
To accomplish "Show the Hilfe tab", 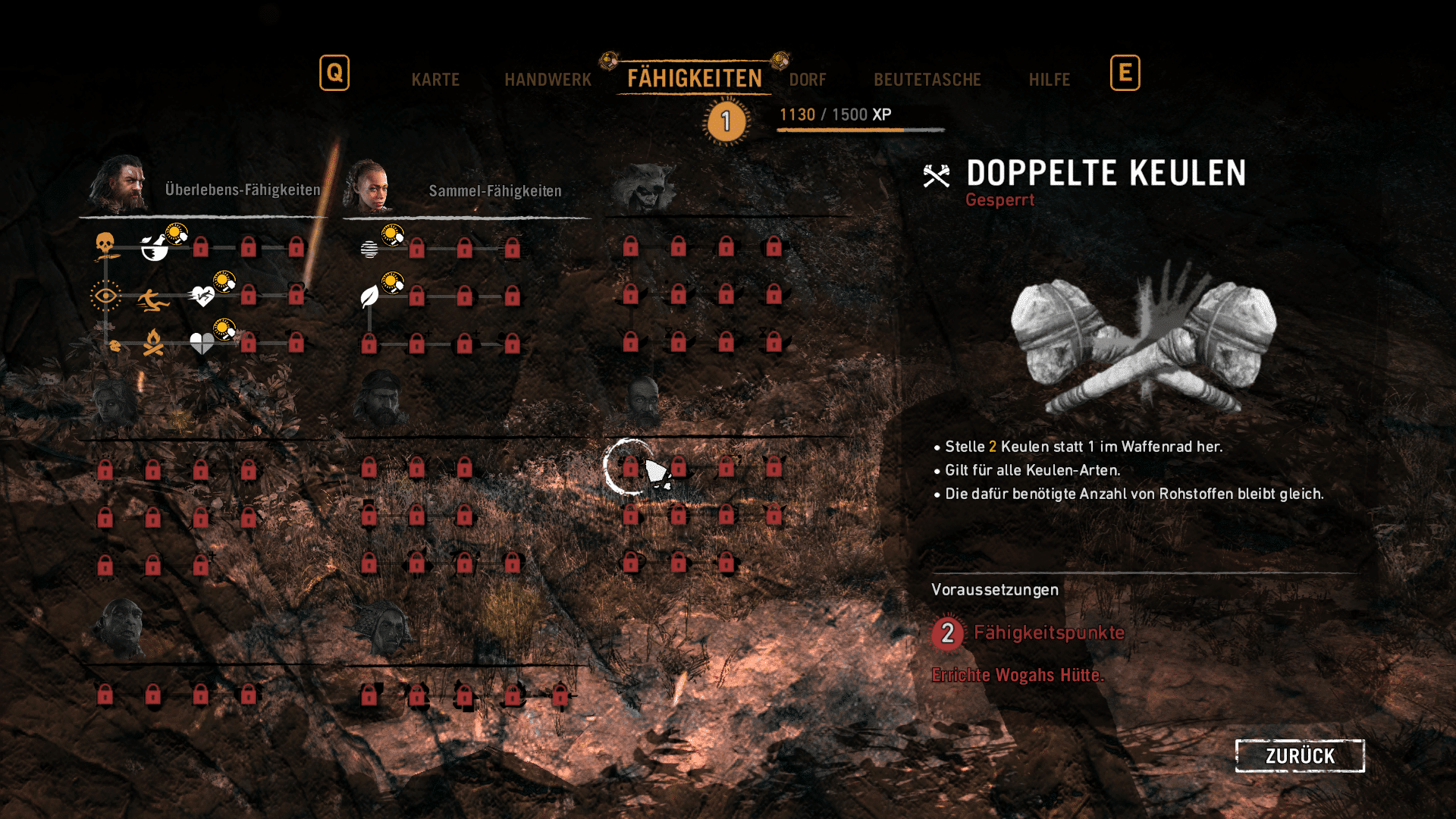I will [1049, 80].
